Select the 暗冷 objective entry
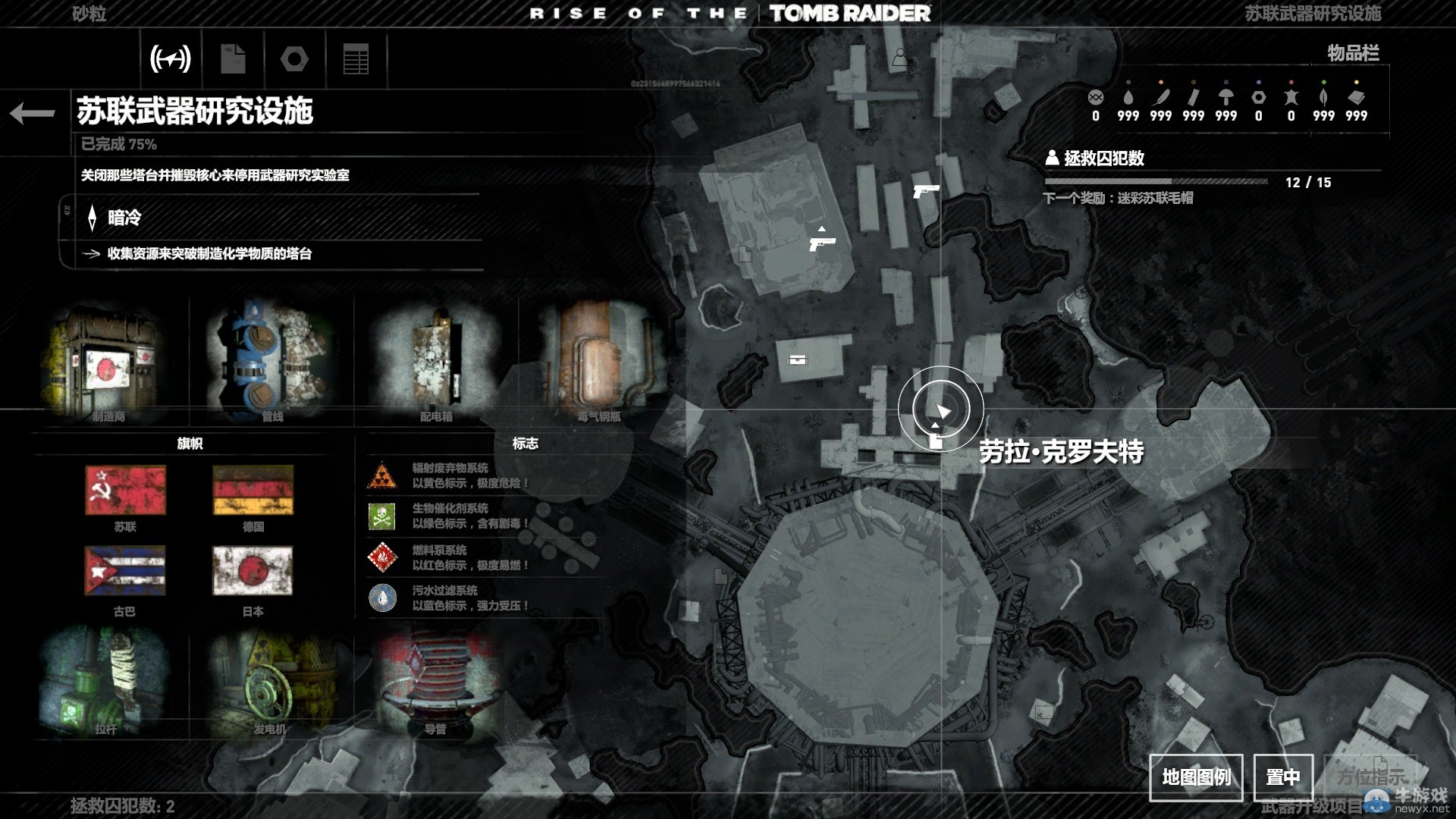The height and width of the screenshot is (819, 1456). pos(124,218)
